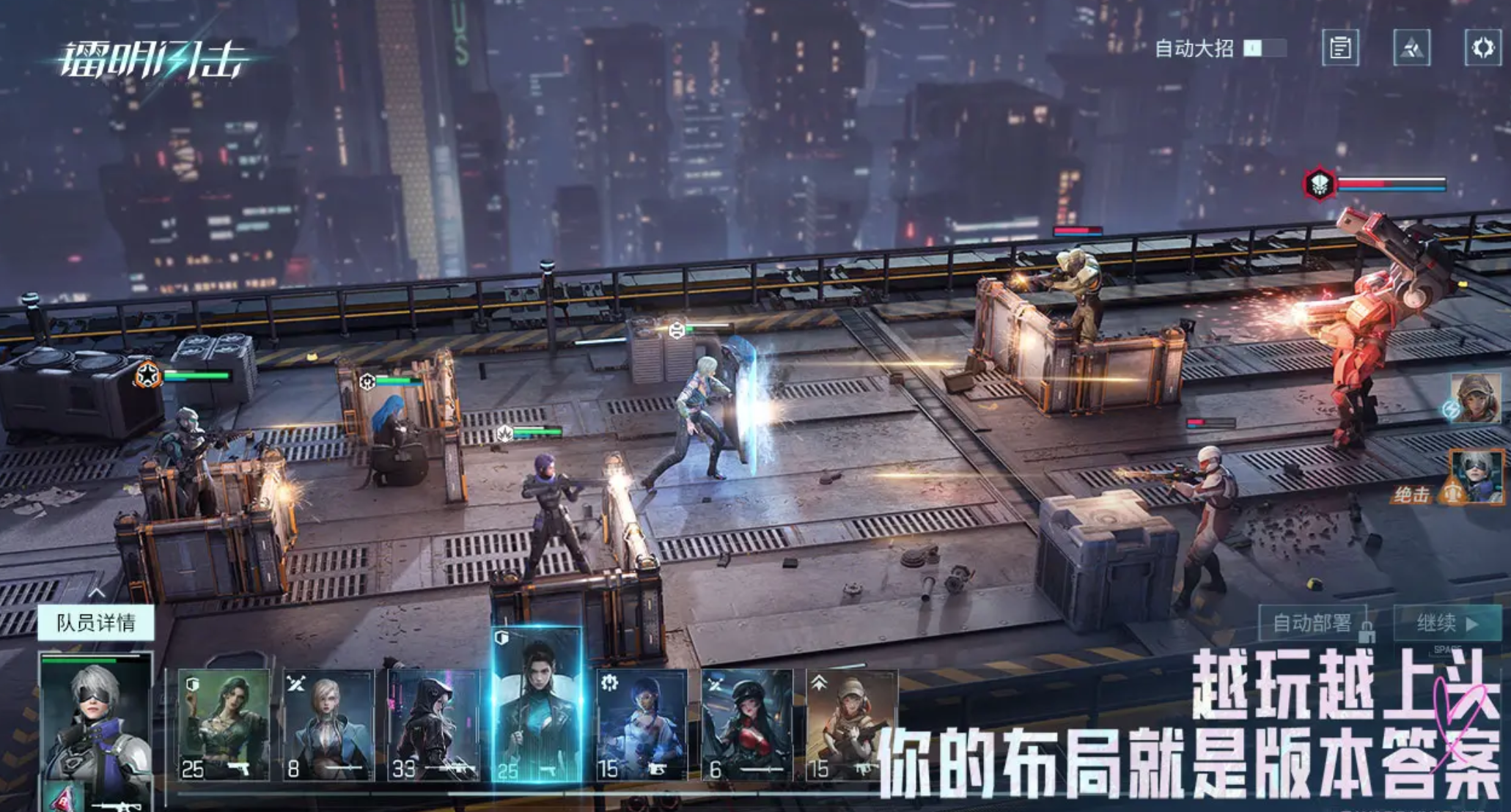1511x812 pixels.
Task: Pick the tan-capped girl unit card
Action: click(x=850, y=724)
